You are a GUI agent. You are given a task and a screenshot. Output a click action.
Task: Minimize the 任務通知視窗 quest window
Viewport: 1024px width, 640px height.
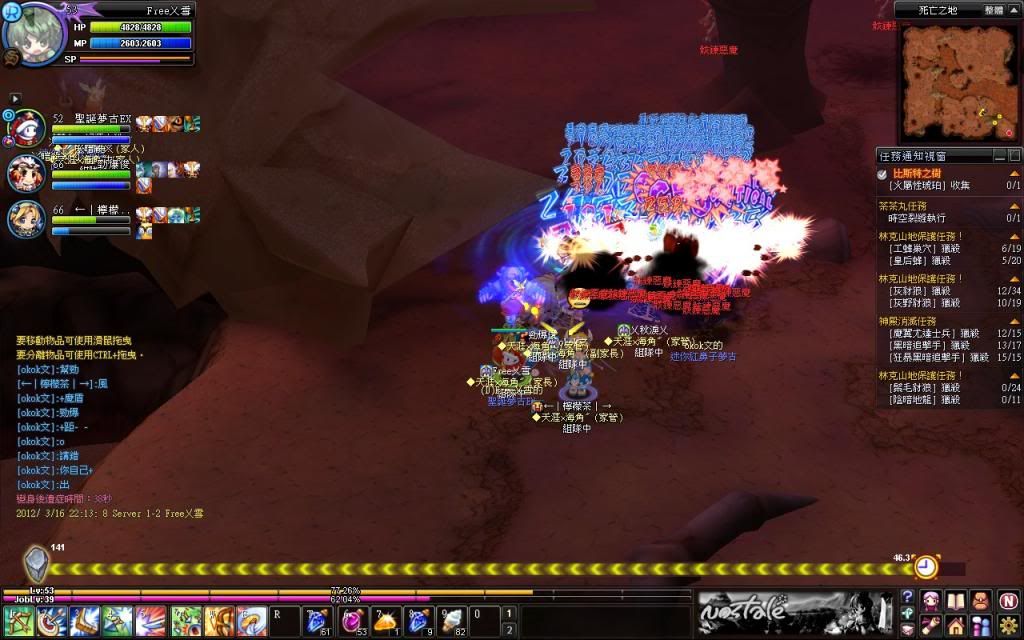[x=999, y=156]
